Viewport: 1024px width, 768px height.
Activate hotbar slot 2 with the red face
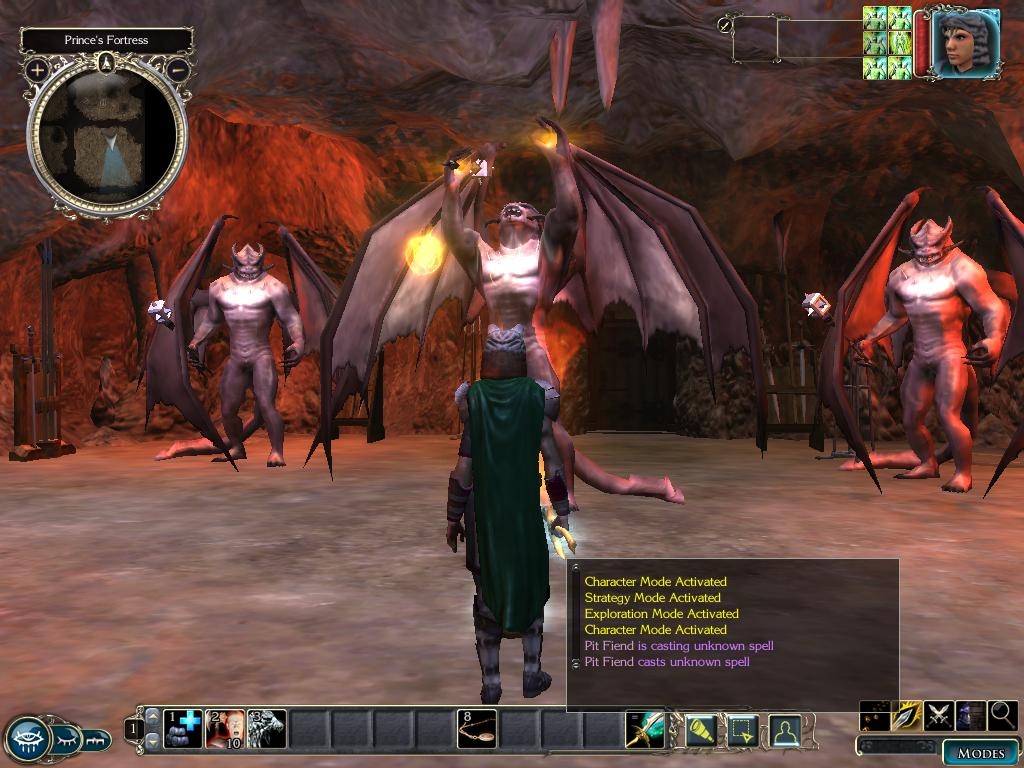(225, 729)
